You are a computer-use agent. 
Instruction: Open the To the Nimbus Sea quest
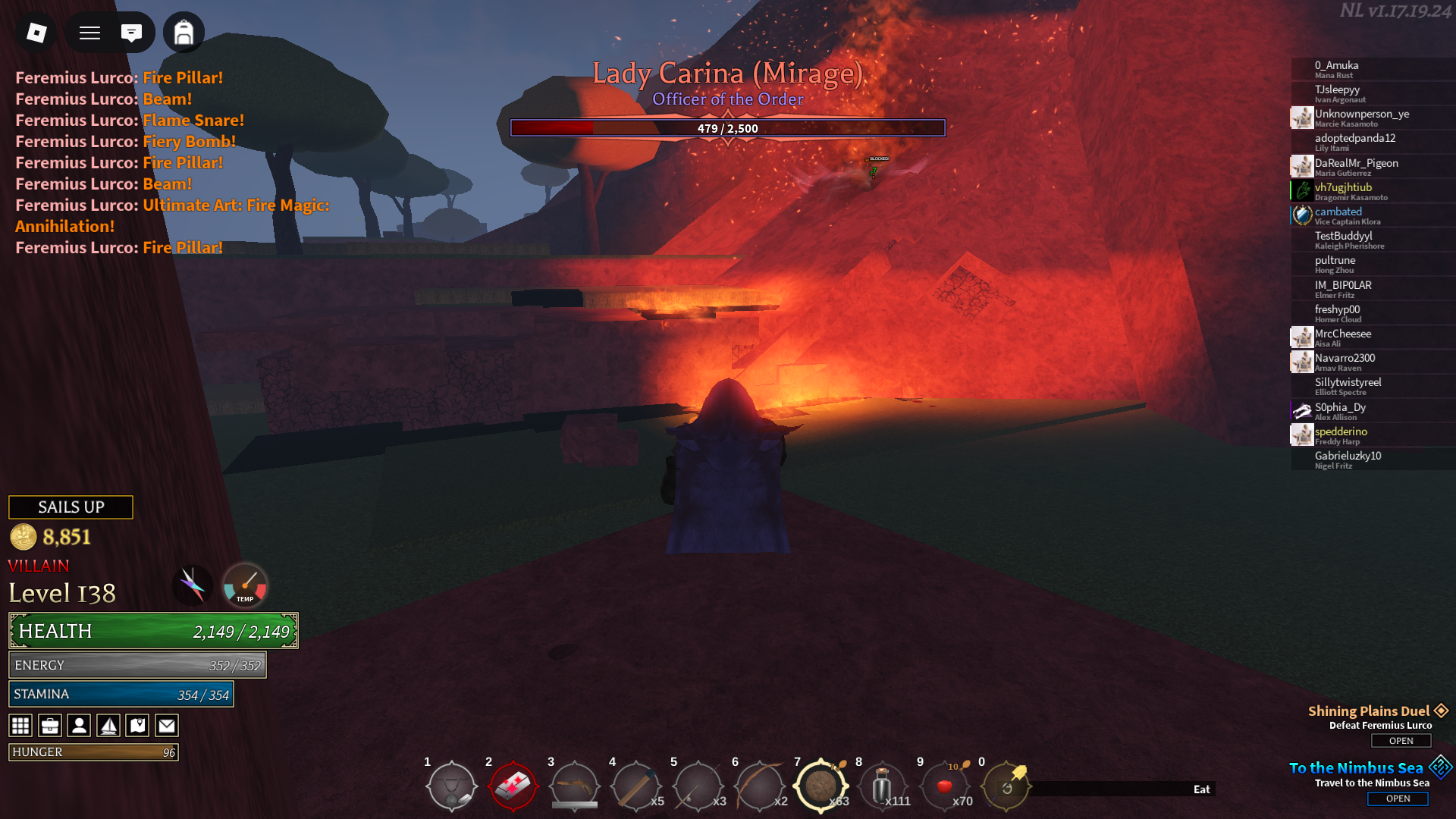[1398, 799]
